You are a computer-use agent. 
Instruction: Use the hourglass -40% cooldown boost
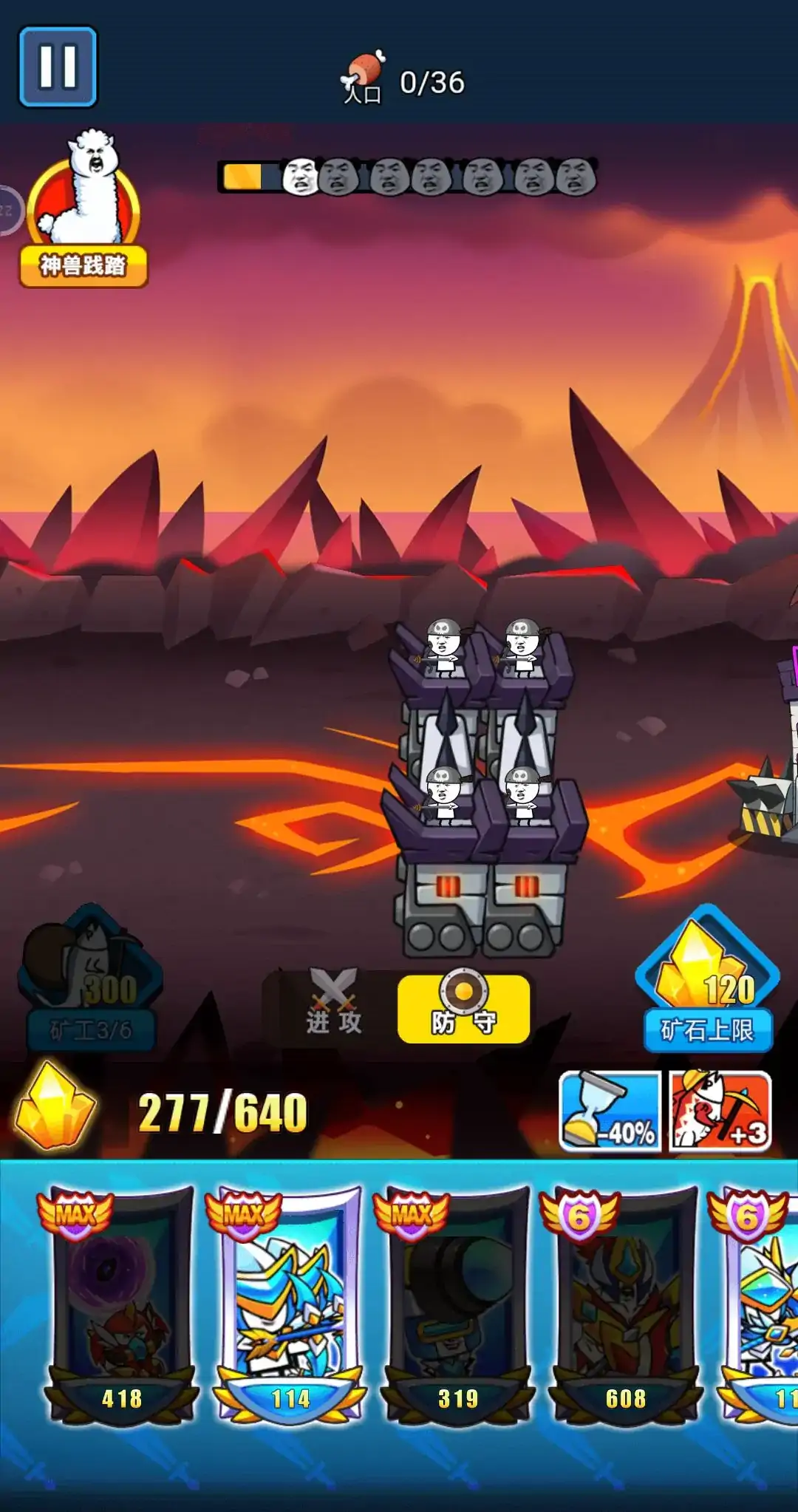[x=610, y=1111]
